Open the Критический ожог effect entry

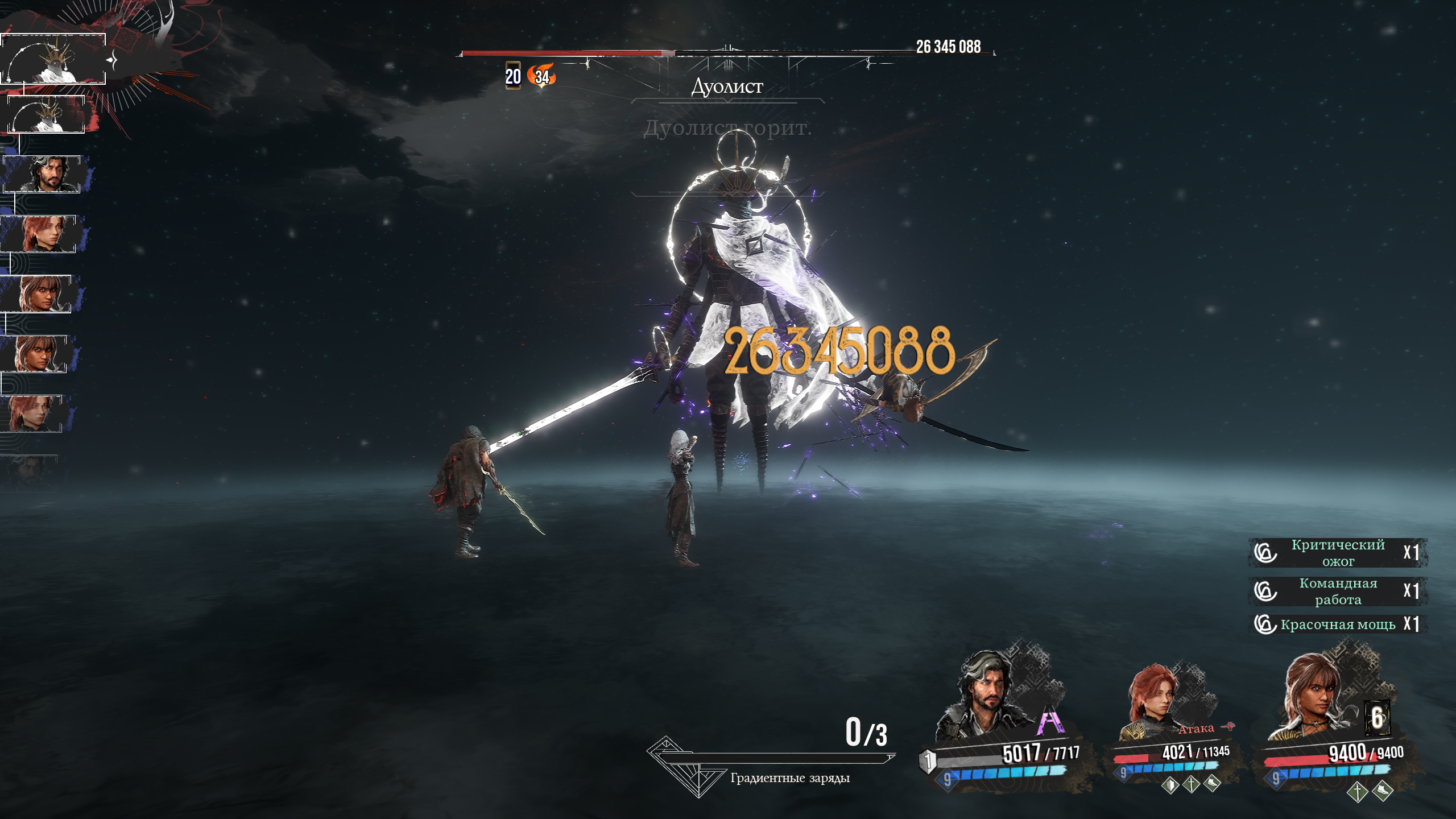click(x=1338, y=553)
